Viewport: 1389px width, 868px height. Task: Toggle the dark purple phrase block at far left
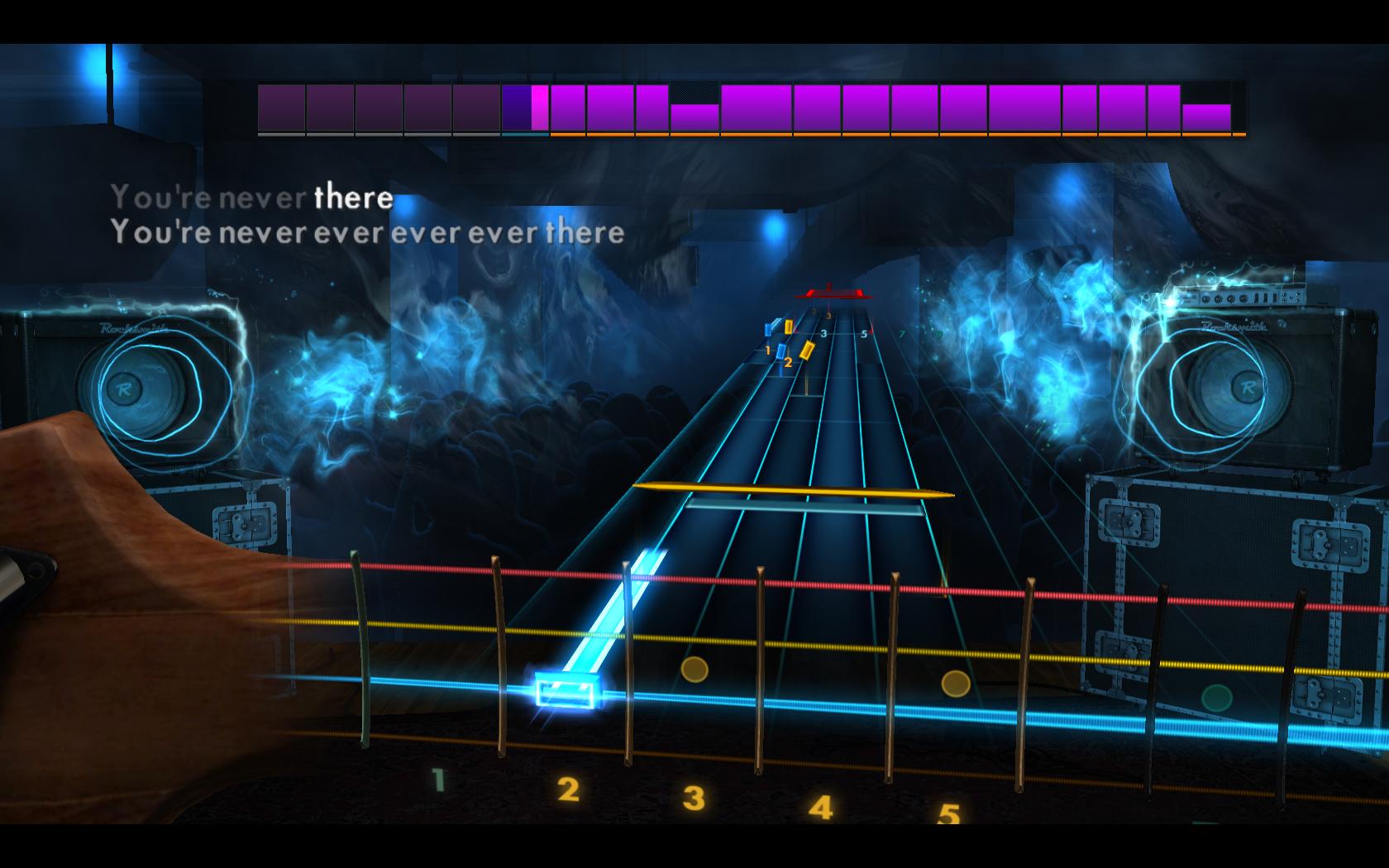click(x=281, y=107)
